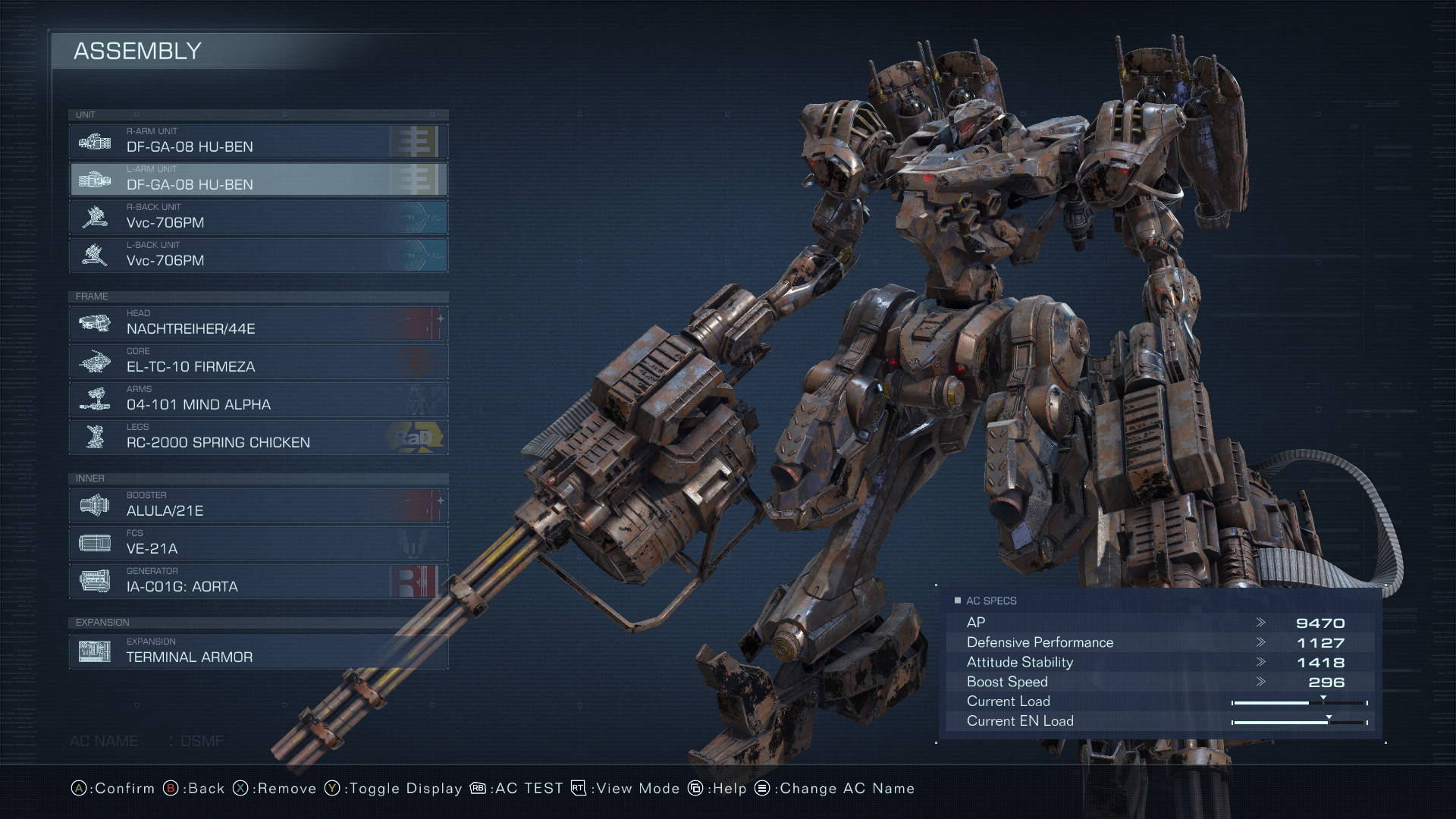Viewport: 1456px width, 819px height.
Task: Choose the L-ARM UNIT DF-GA-08 HU-BEN row
Action: (258, 180)
